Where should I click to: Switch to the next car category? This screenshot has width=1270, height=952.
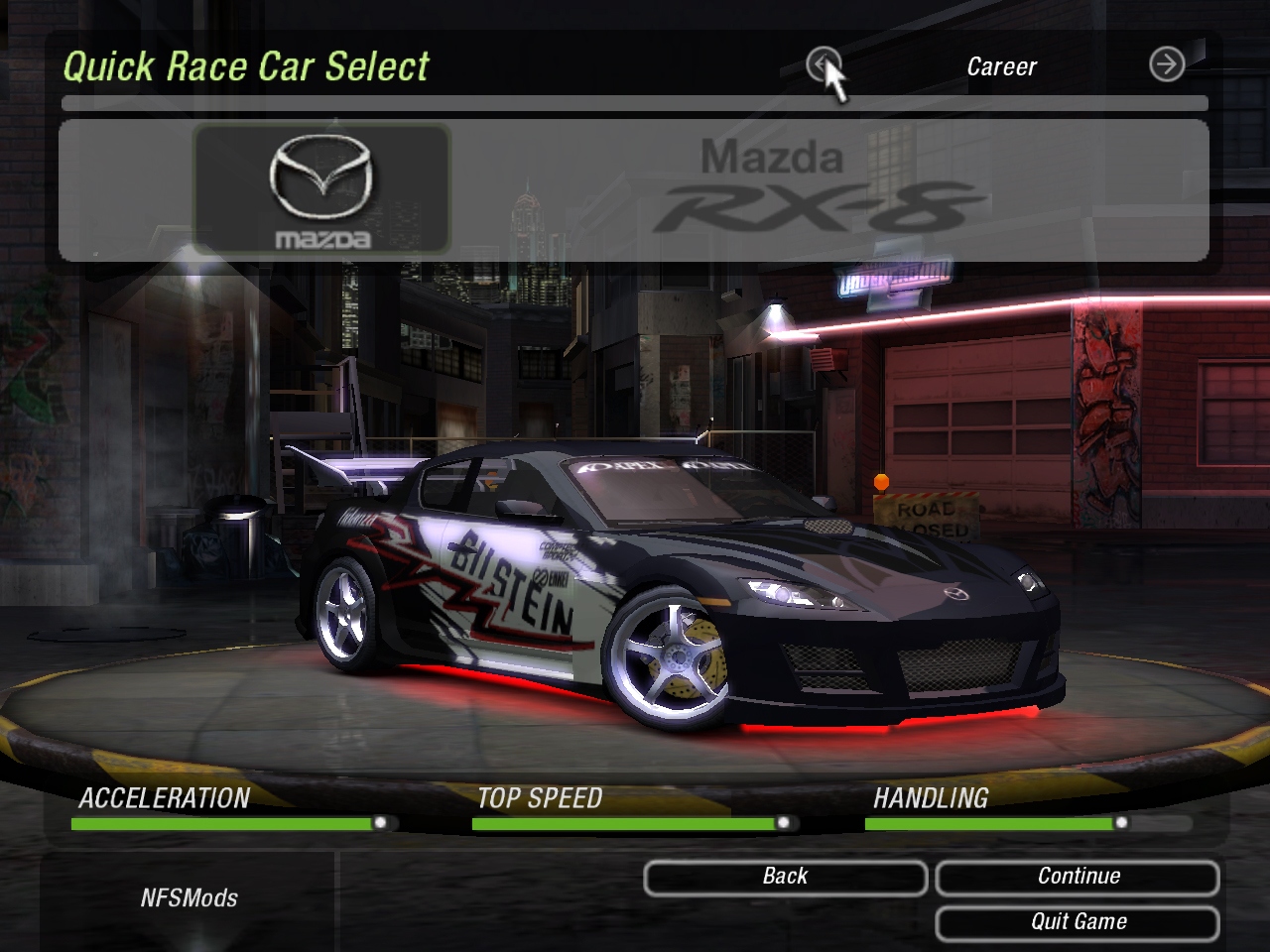1166,65
